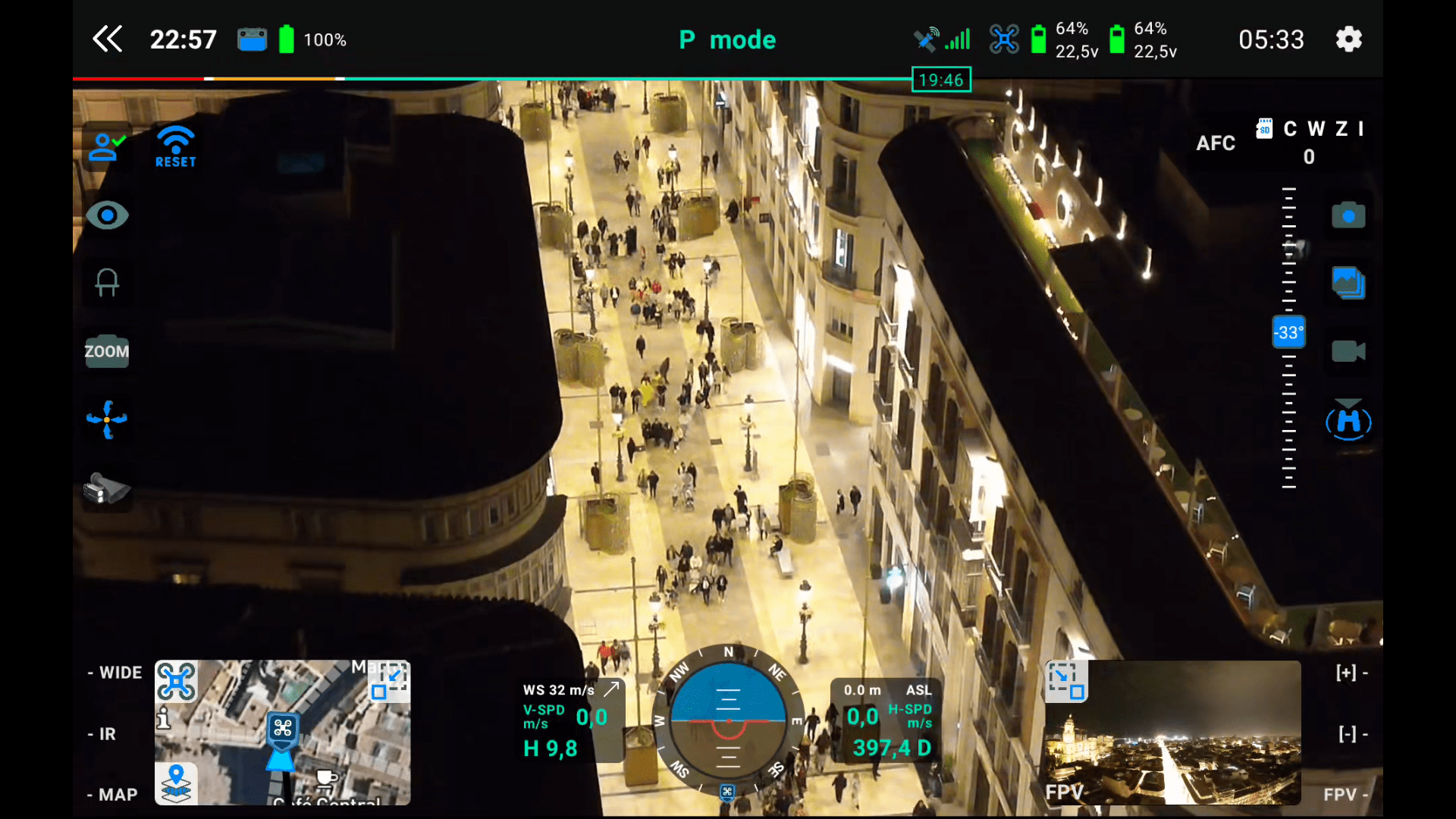Show the map info icon
The height and width of the screenshot is (819, 1456).
(x=163, y=717)
